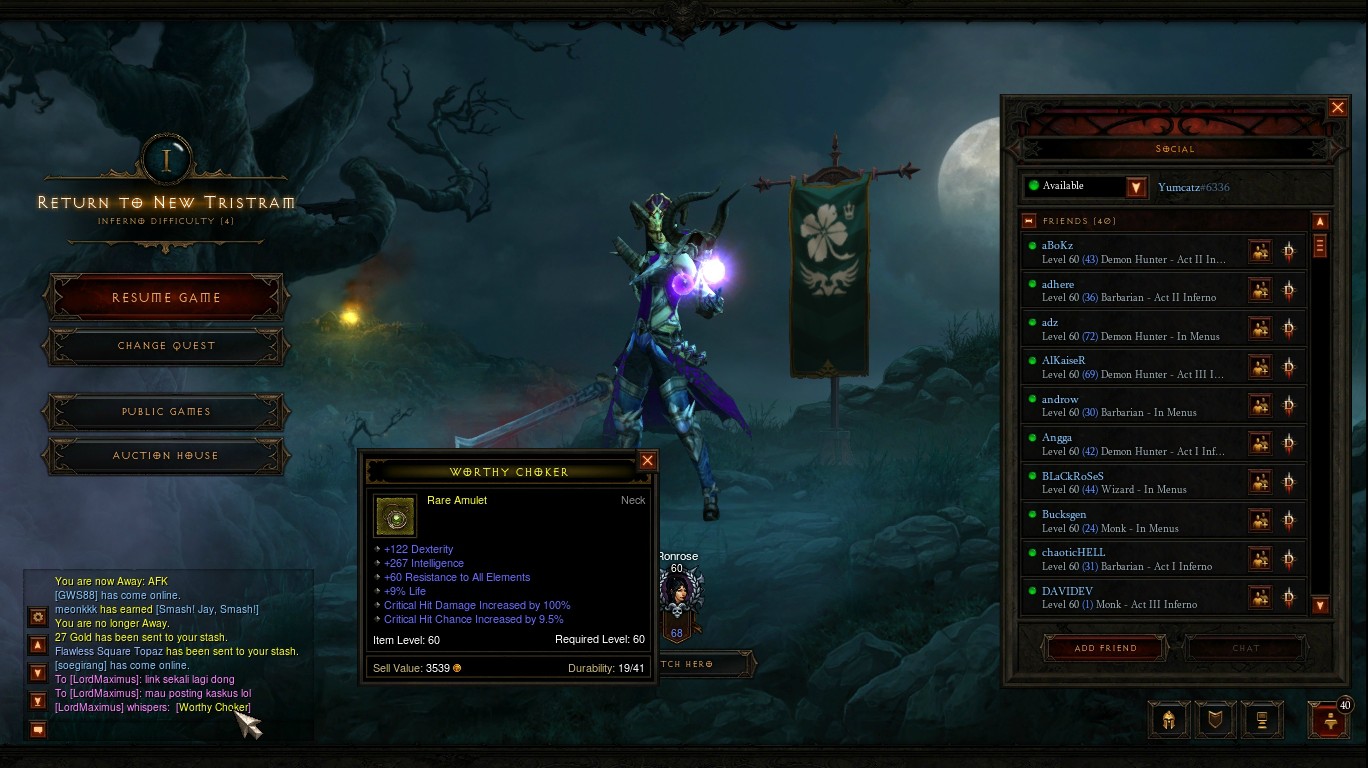Image resolution: width=1368 pixels, height=768 pixels.
Task: Open the Available status dropdown
Action: [1137, 187]
